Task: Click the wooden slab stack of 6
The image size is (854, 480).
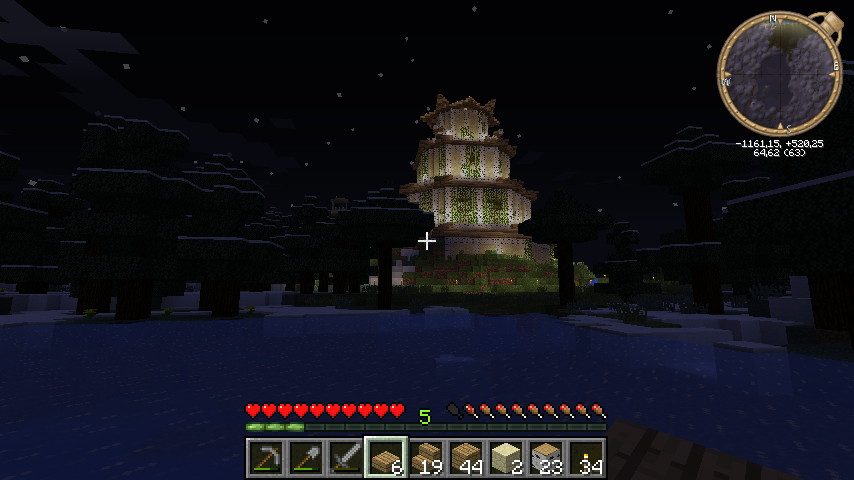Action: (x=385, y=458)
